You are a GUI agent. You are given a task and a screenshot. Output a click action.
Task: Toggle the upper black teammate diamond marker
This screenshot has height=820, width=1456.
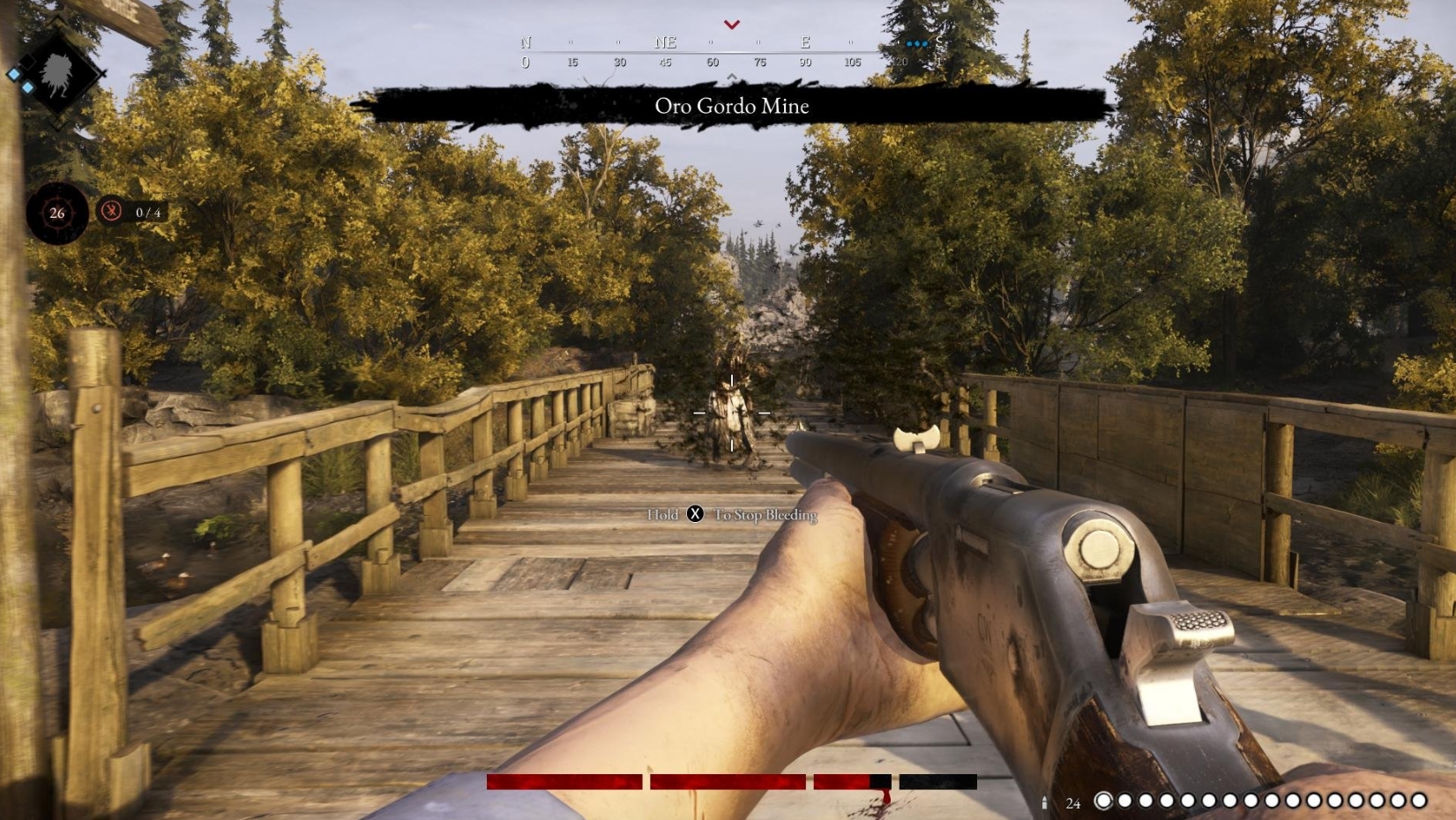coord(26,61)
